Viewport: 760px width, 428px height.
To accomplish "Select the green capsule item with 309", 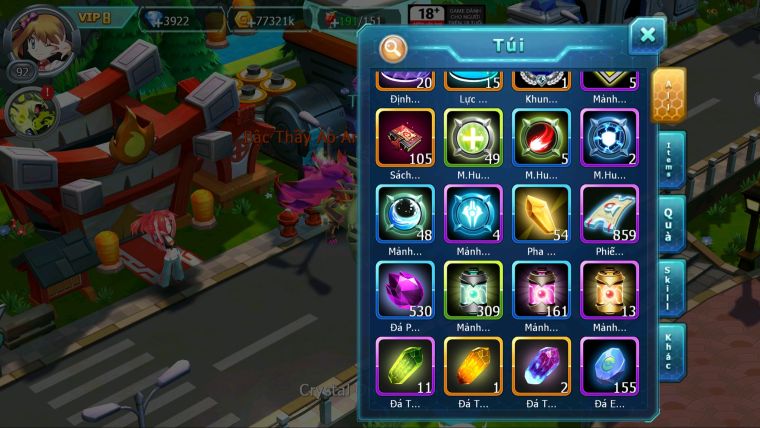I will 473,289.
